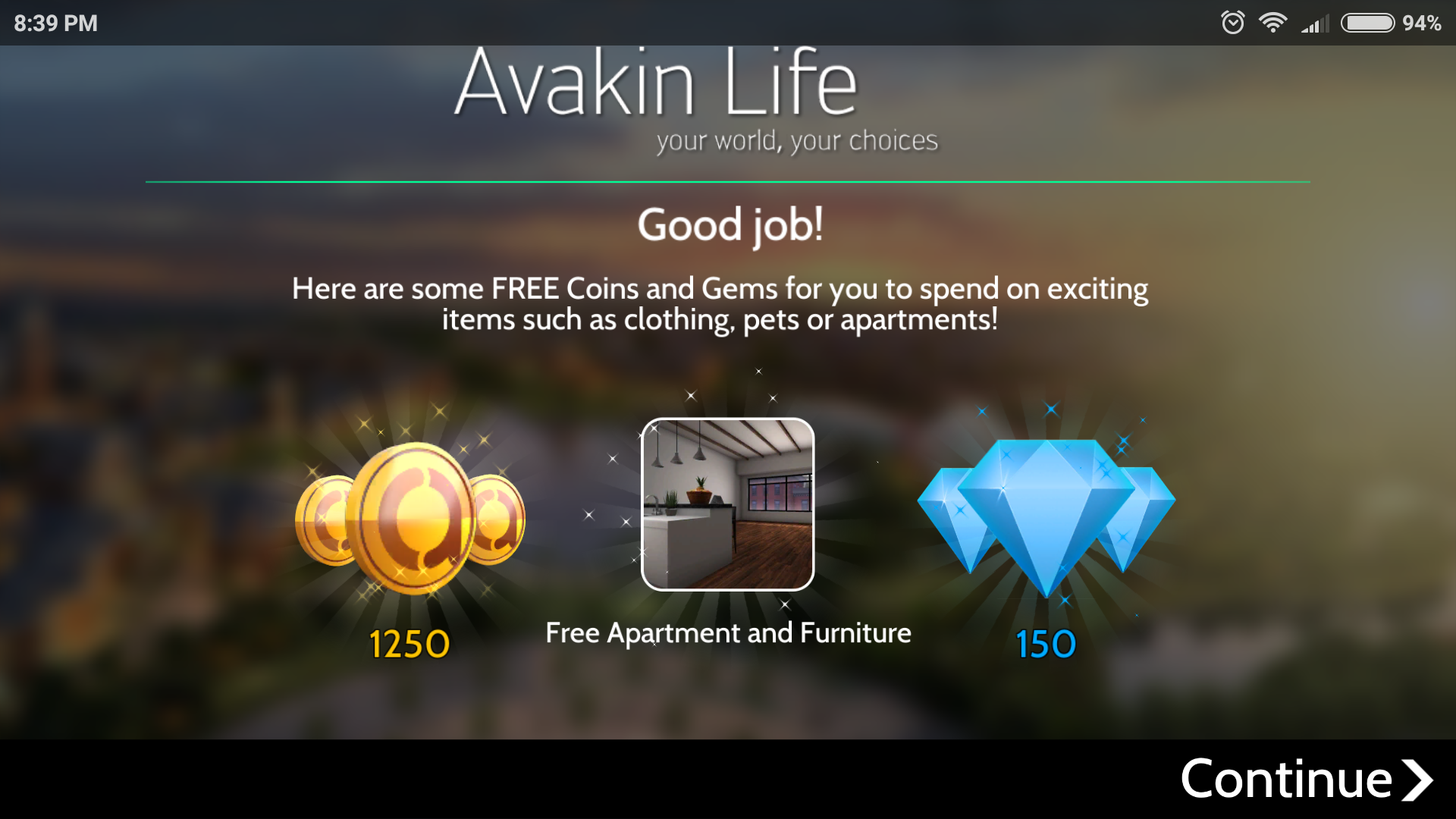The width and height of the screenshot is (1456, 819).
Task: Tap the green divider line
Action: [726, 182]
